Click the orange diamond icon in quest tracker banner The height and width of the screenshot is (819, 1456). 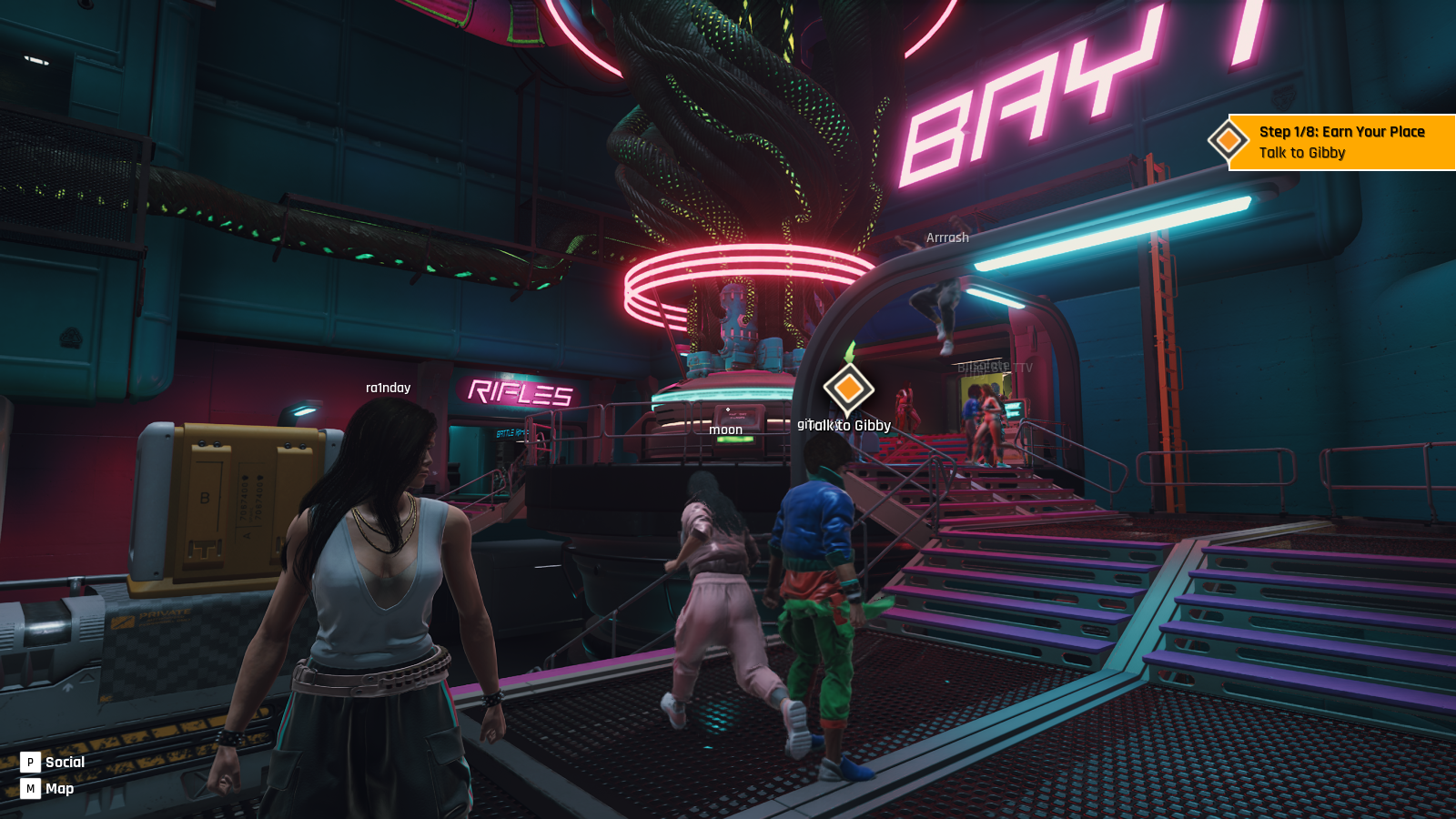click(x=1228, y=141)
